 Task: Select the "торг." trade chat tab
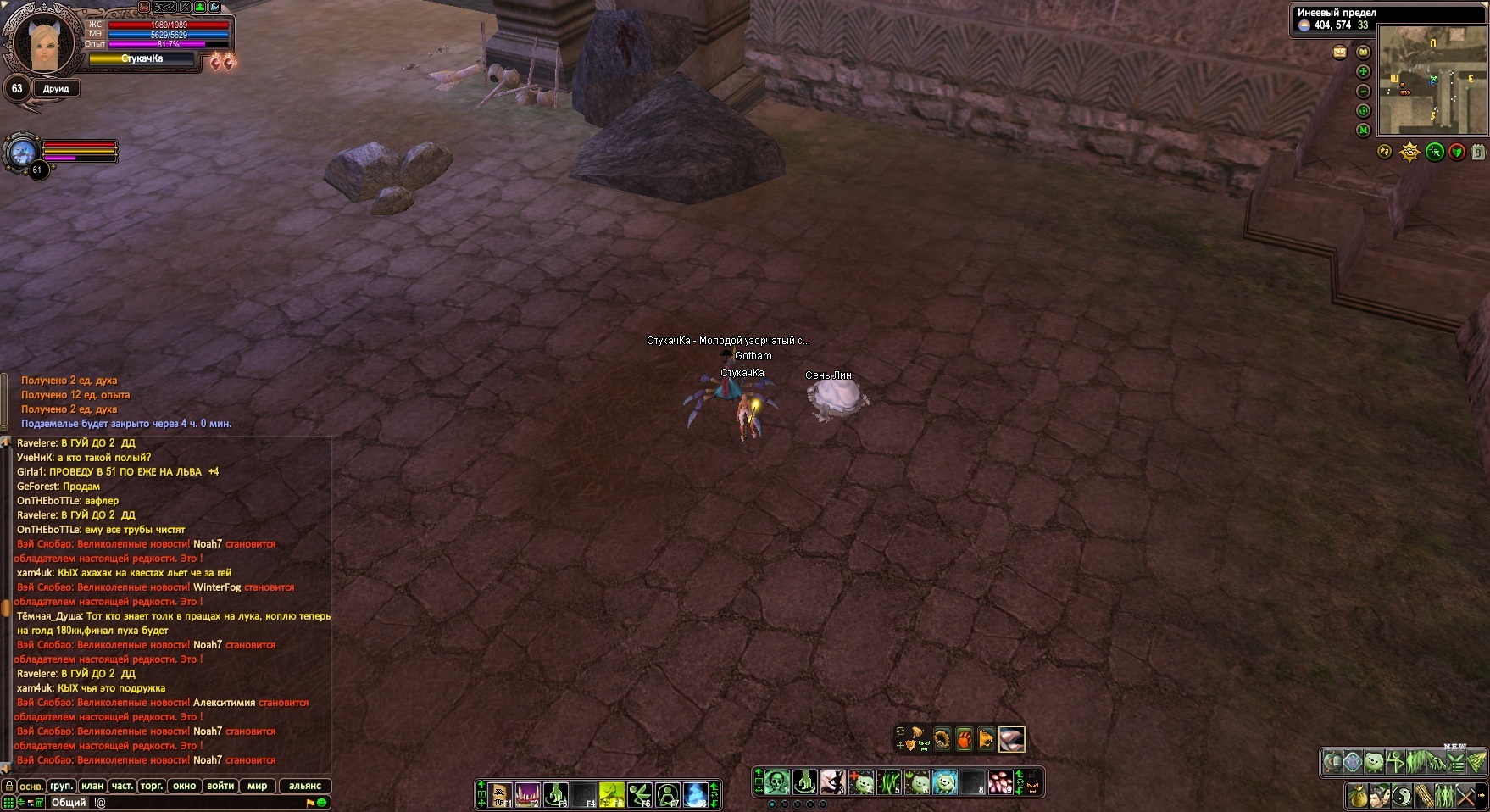152,786
